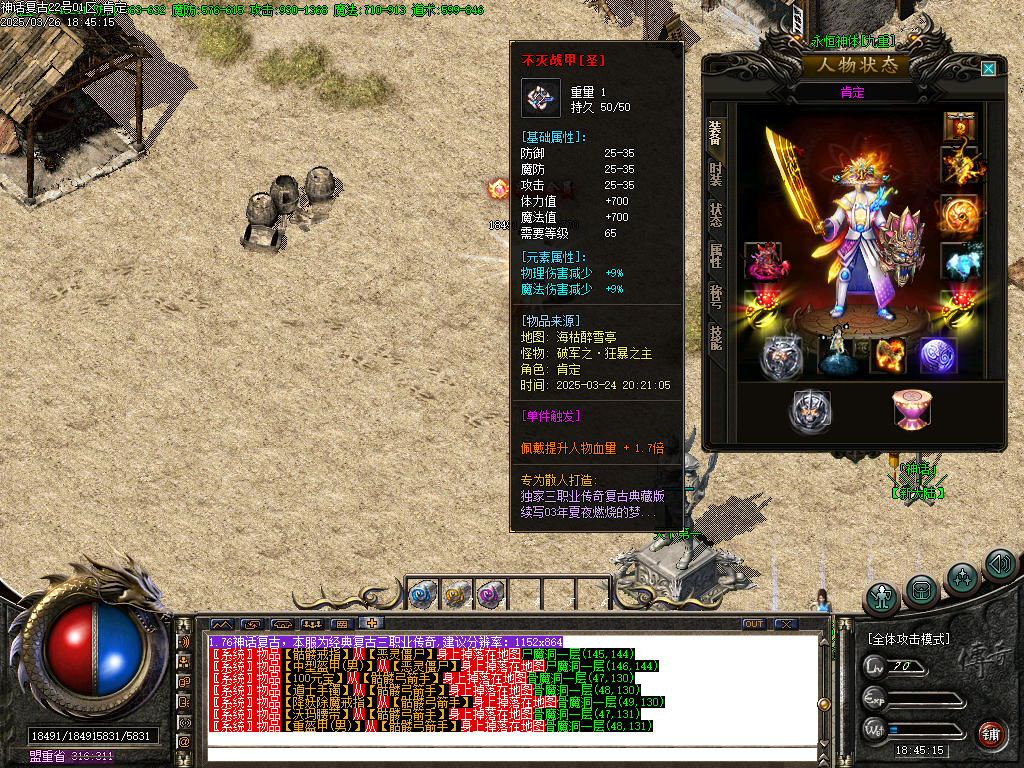Open the bag inventory button
This screenshot has height=768, width=1024.
922,590
